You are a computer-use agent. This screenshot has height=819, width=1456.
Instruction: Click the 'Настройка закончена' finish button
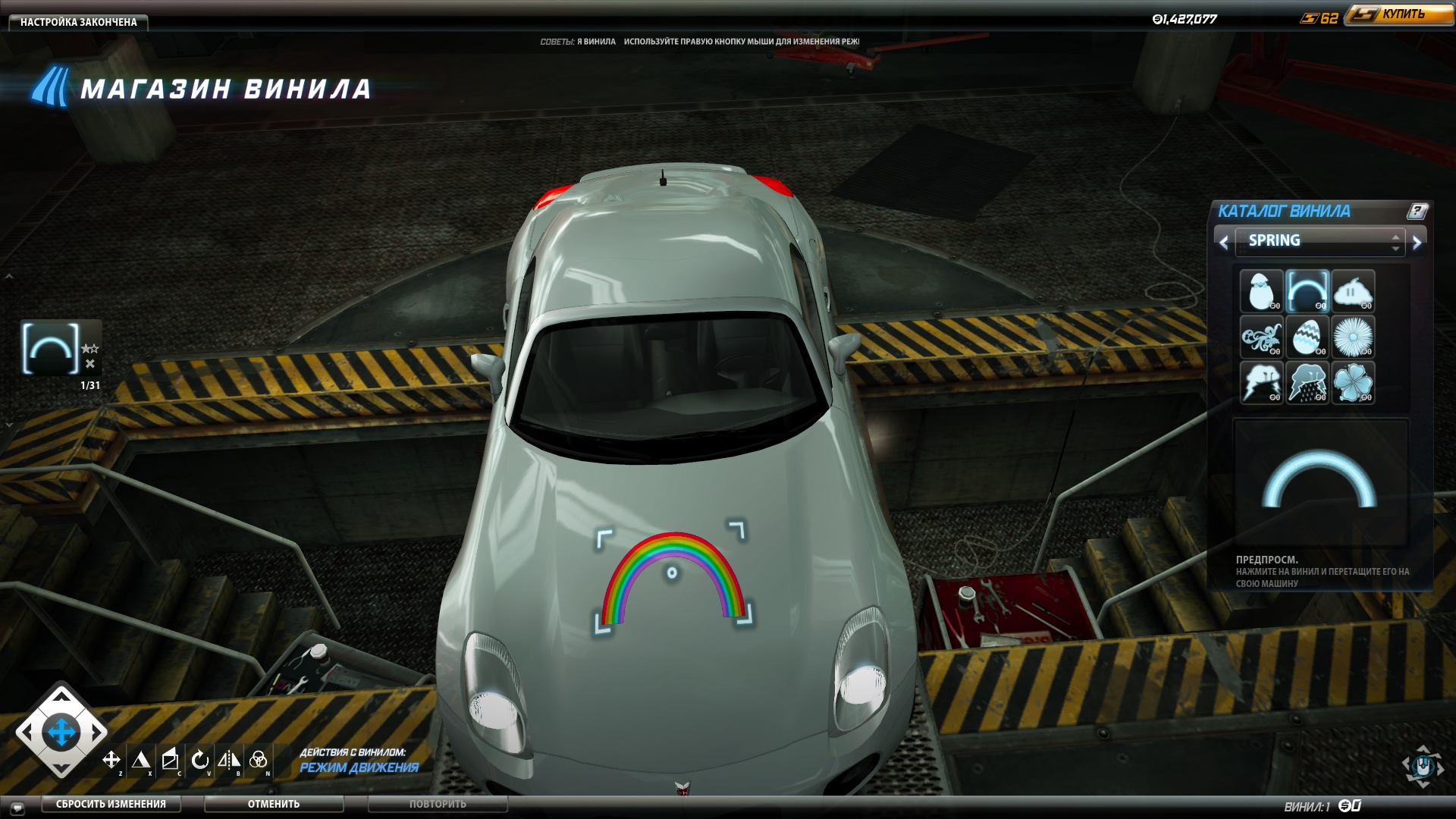(x=78, y=22)
